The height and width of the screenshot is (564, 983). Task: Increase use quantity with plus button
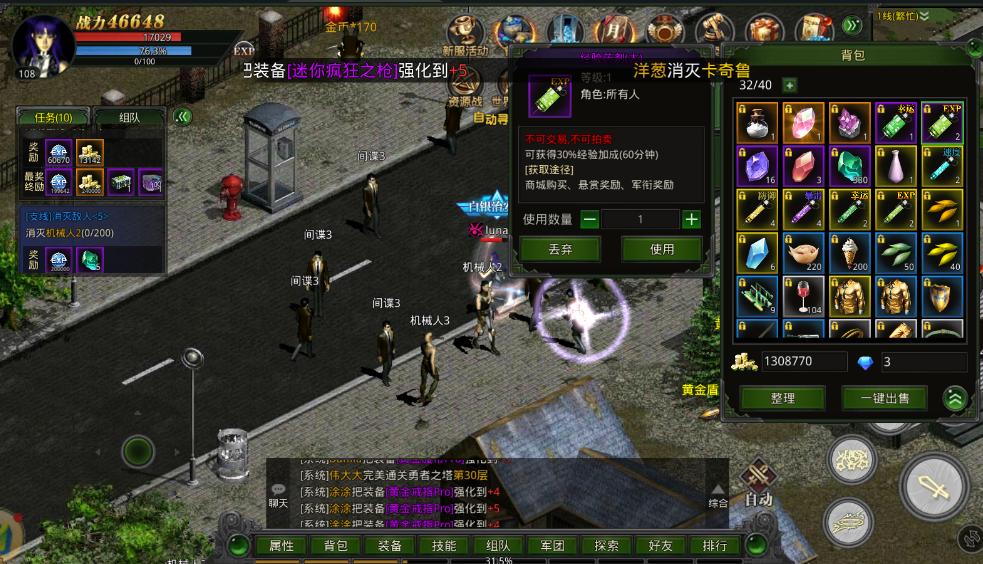691,219
